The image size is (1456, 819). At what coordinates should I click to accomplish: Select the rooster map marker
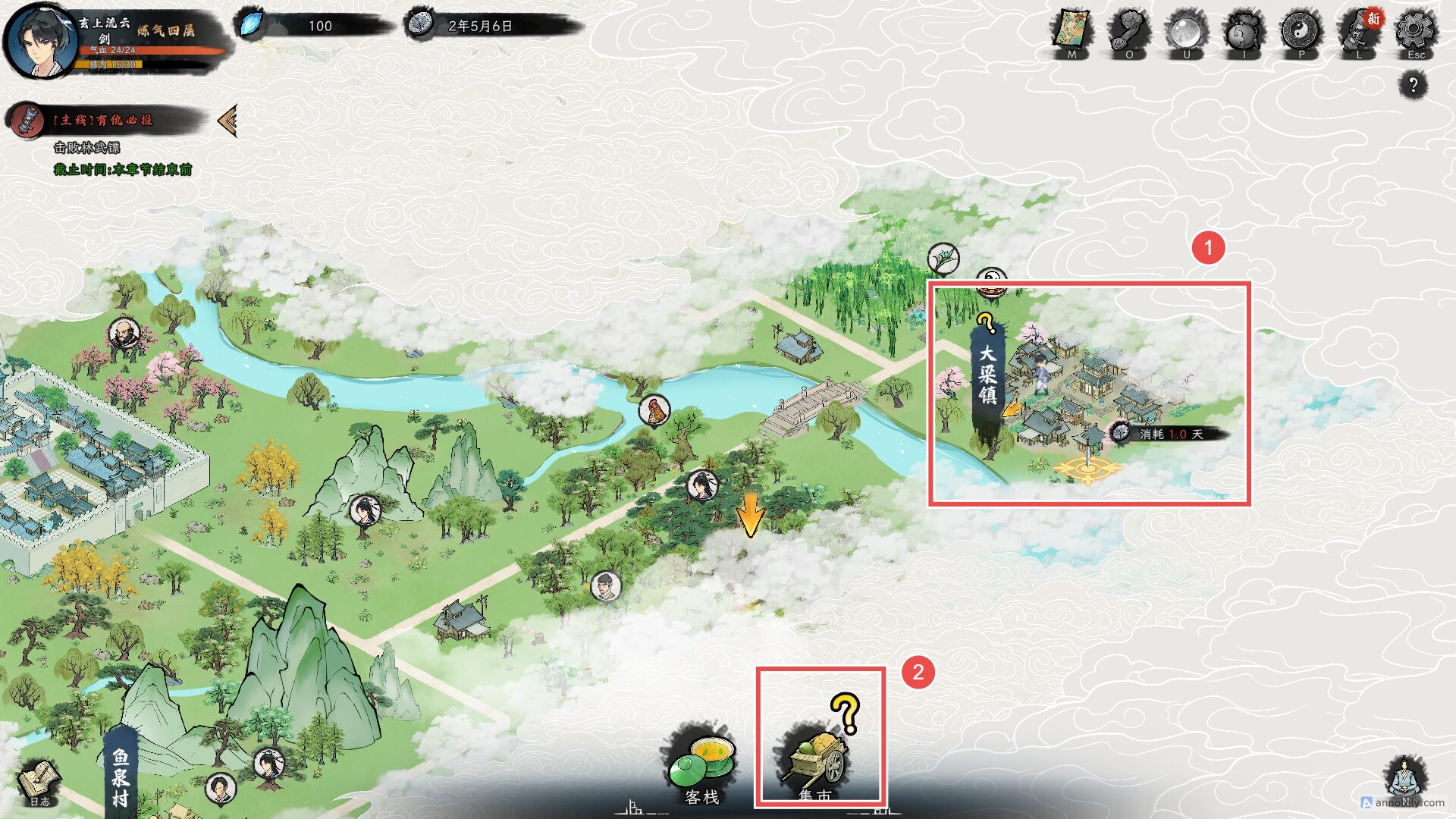[654, 410]
